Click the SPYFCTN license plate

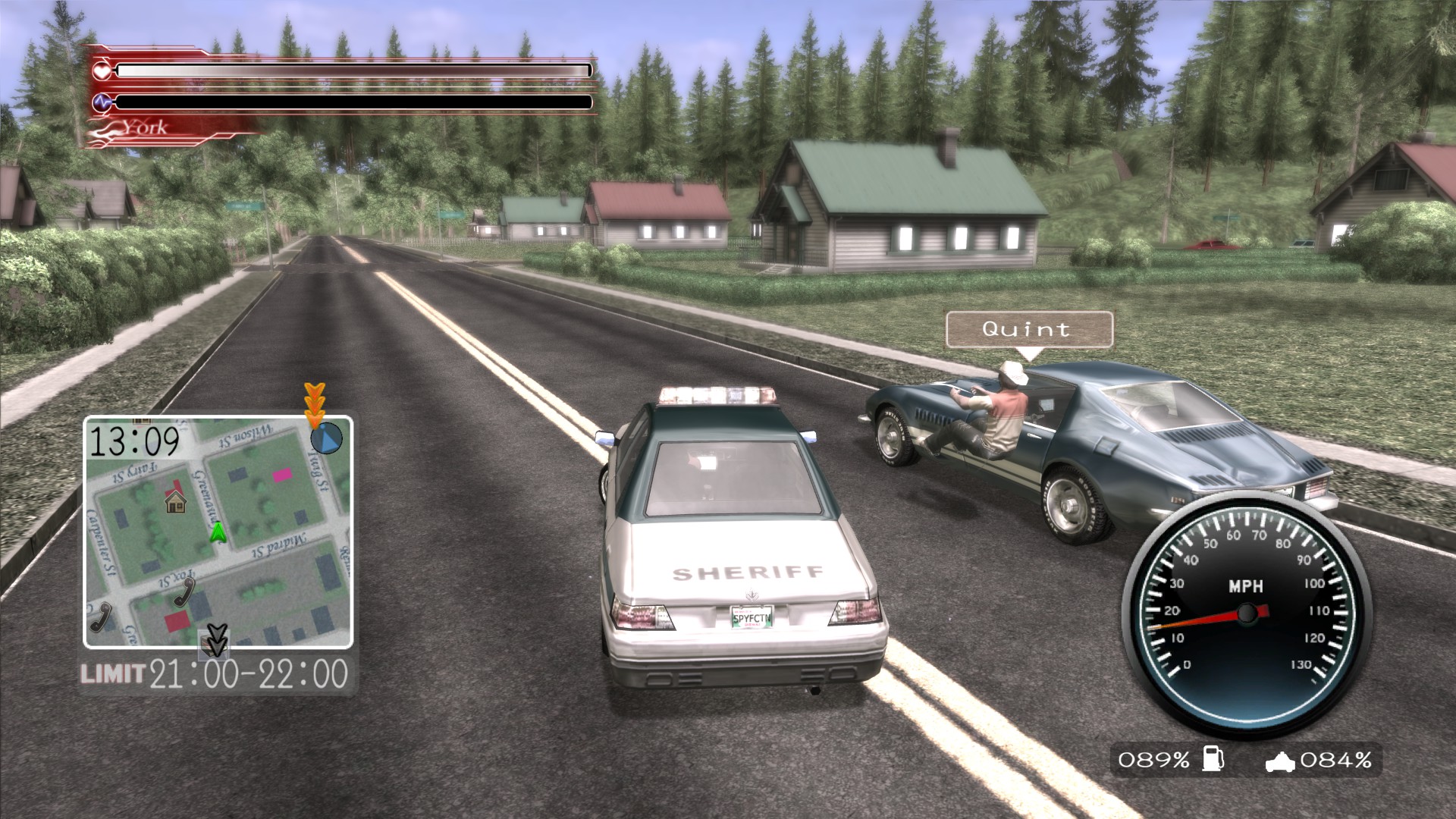pyautogui.click(x=752, y=617)
